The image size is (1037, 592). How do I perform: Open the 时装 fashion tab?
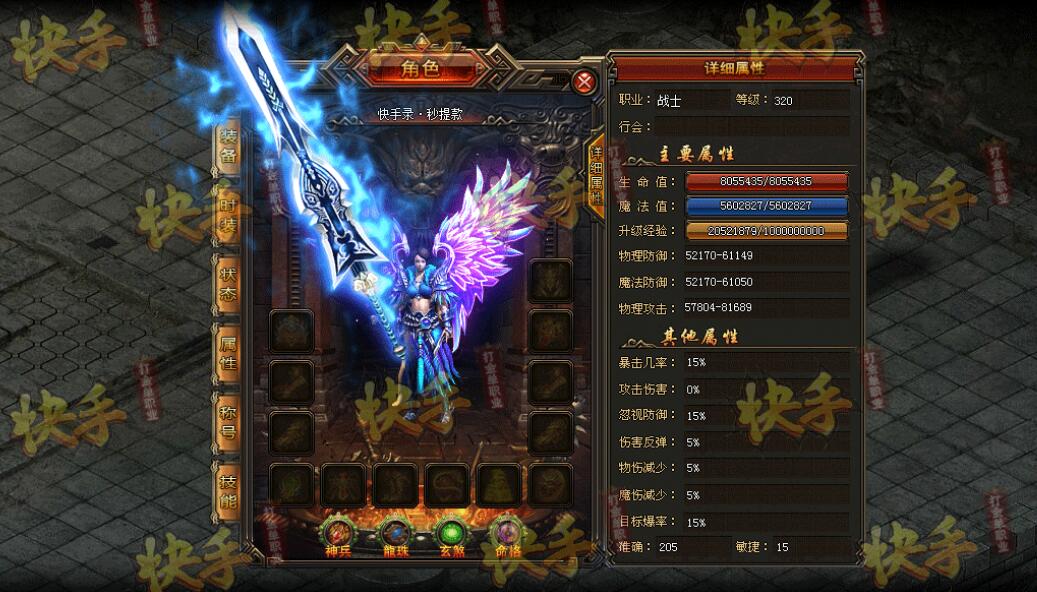229,213
